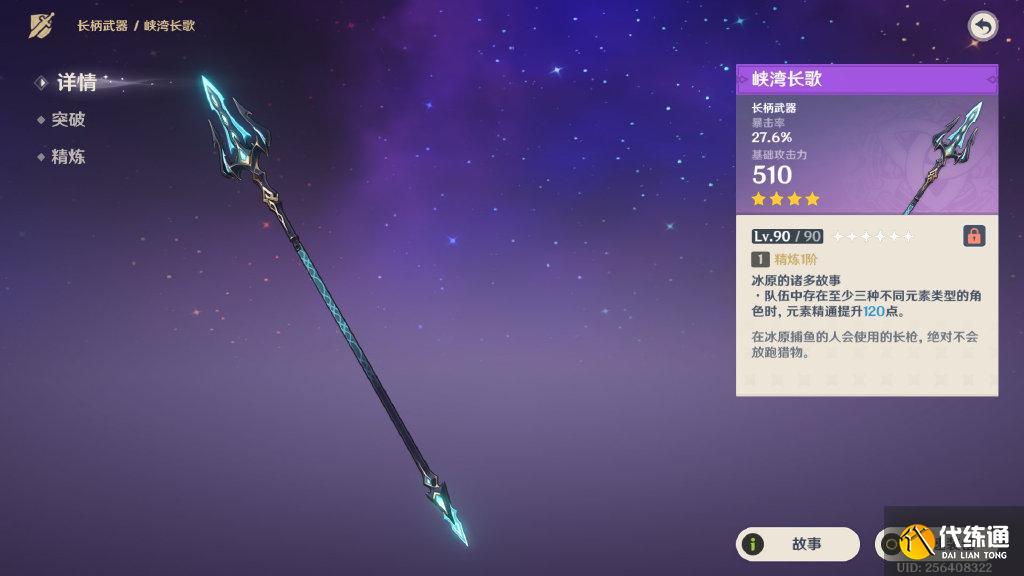The width and height of the screenshot is (1024, 576).
Task: Click the polearm weapon icon in header
Action: pyautogui.click(x=41, y=26)
